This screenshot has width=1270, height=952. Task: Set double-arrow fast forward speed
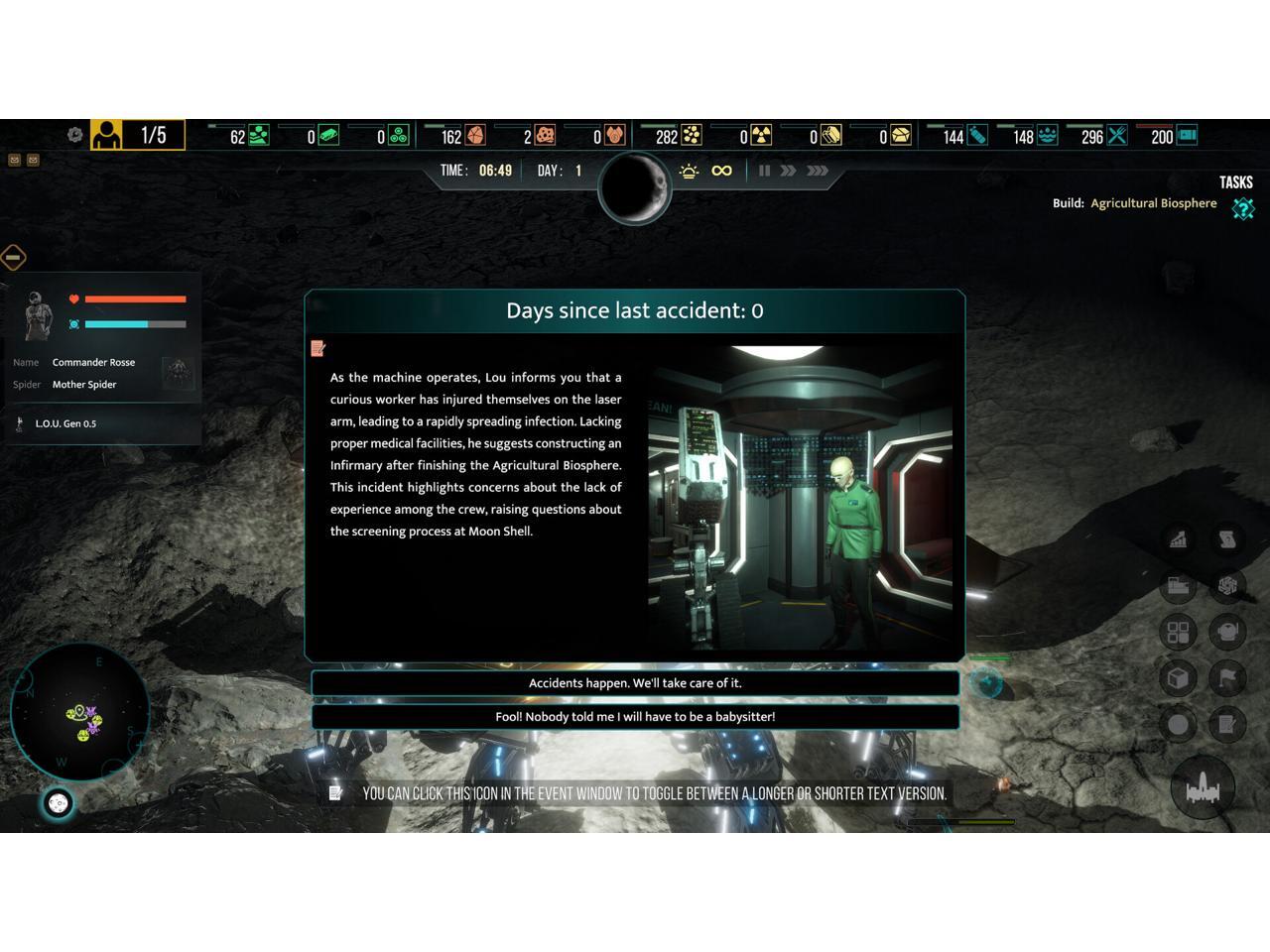coord(788,171)
